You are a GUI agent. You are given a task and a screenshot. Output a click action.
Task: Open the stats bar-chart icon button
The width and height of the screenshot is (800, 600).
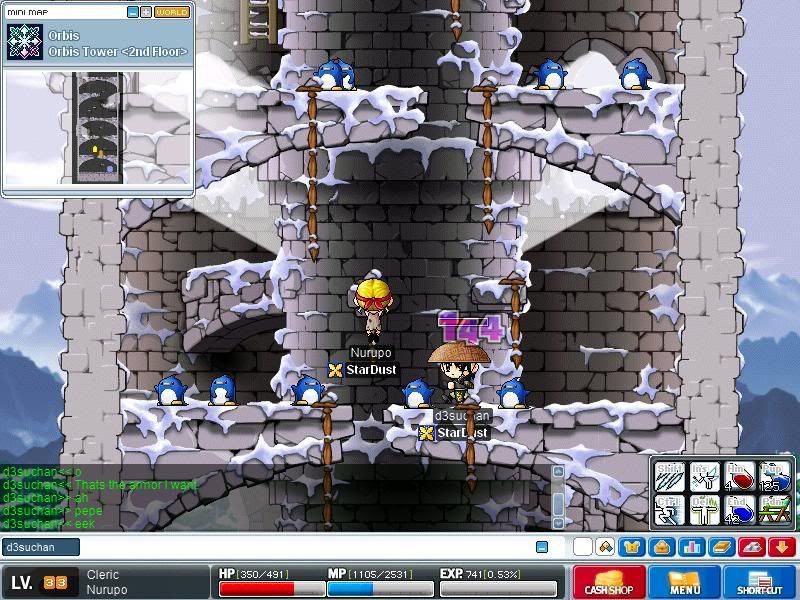tap(690, 547)
